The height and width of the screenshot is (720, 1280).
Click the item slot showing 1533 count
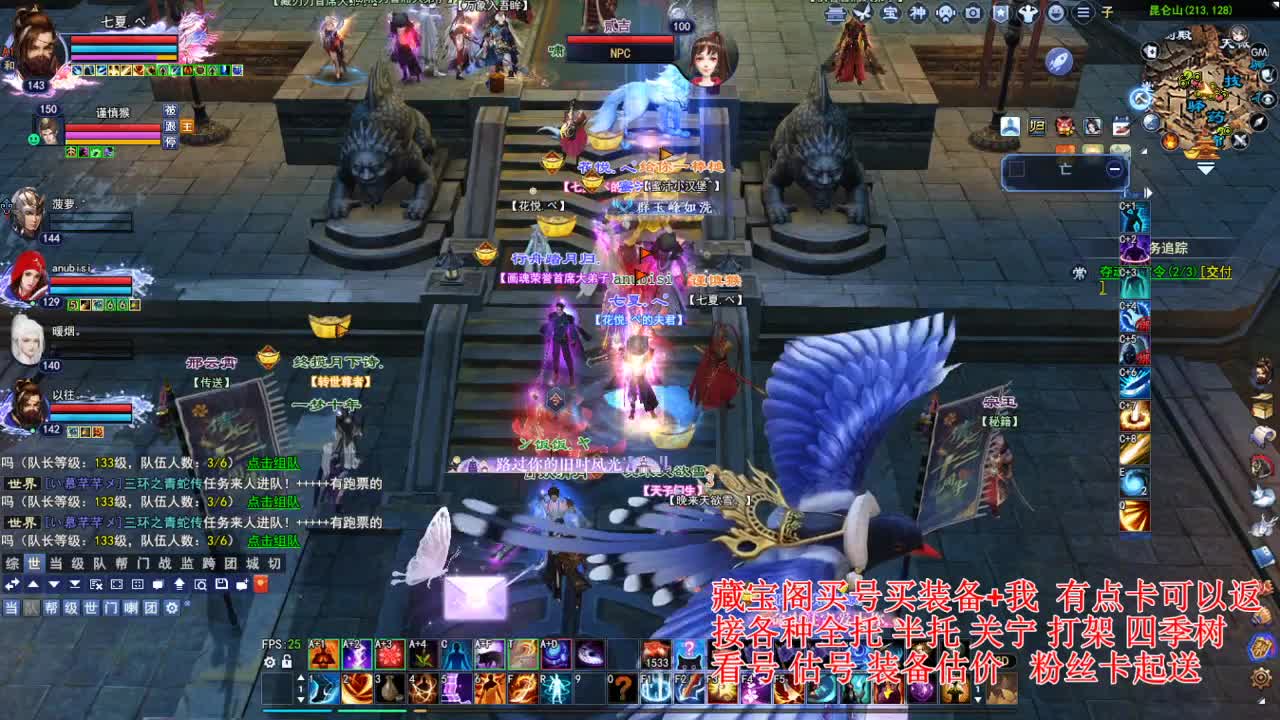tap(657, 655)
